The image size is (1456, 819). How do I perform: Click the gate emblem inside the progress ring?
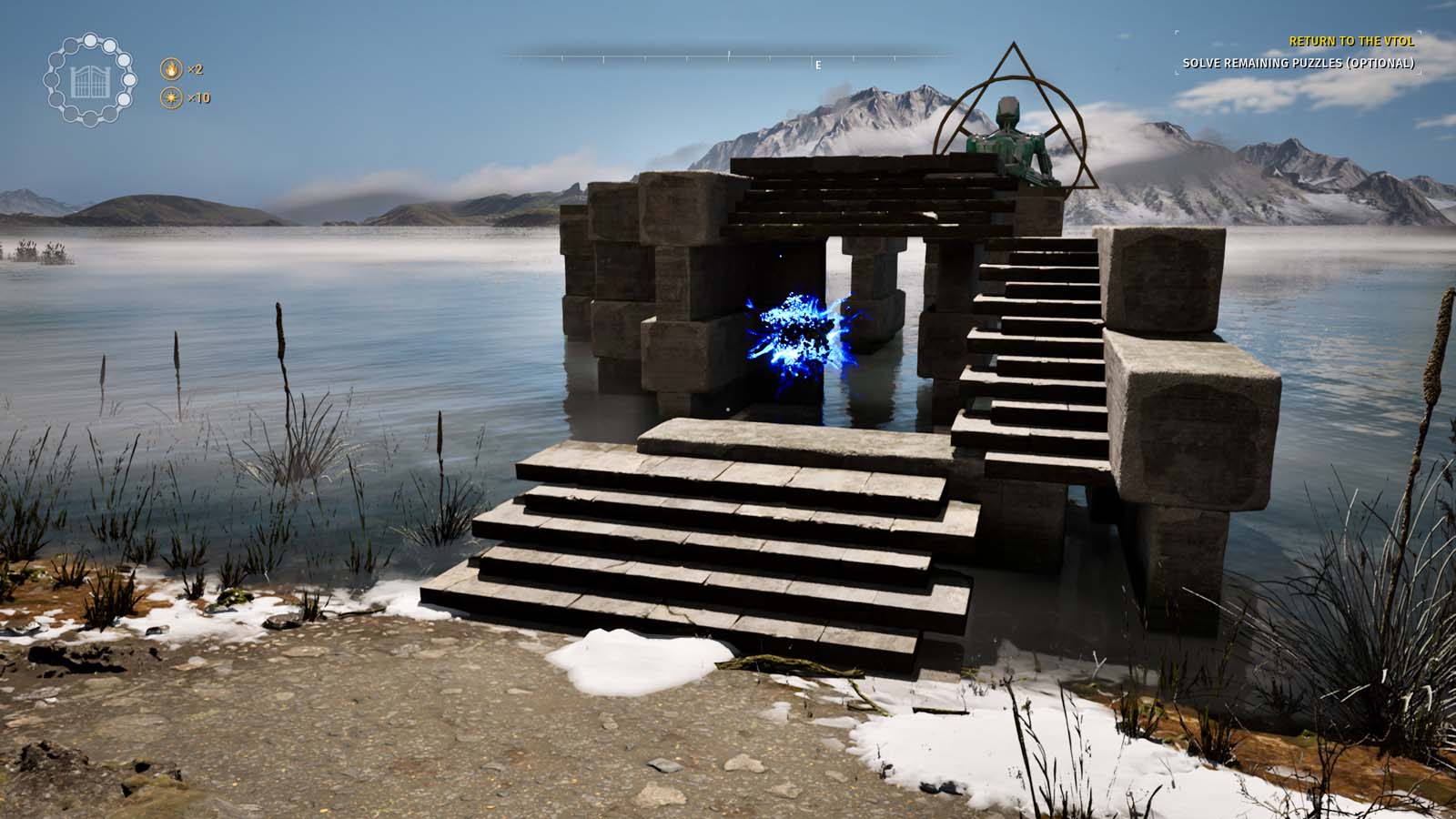coord(89,82)
